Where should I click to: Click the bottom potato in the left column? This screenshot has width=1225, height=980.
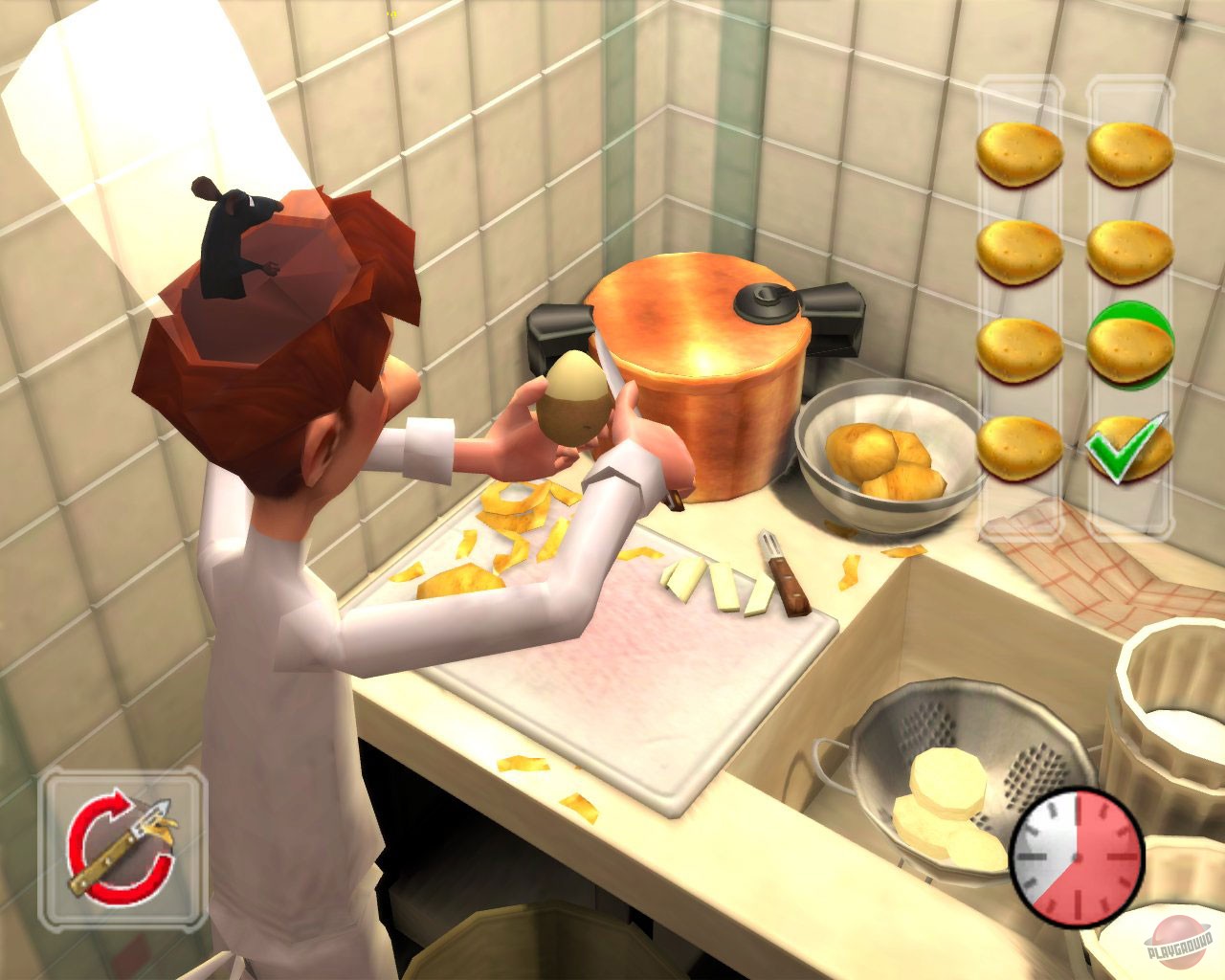1019,445
